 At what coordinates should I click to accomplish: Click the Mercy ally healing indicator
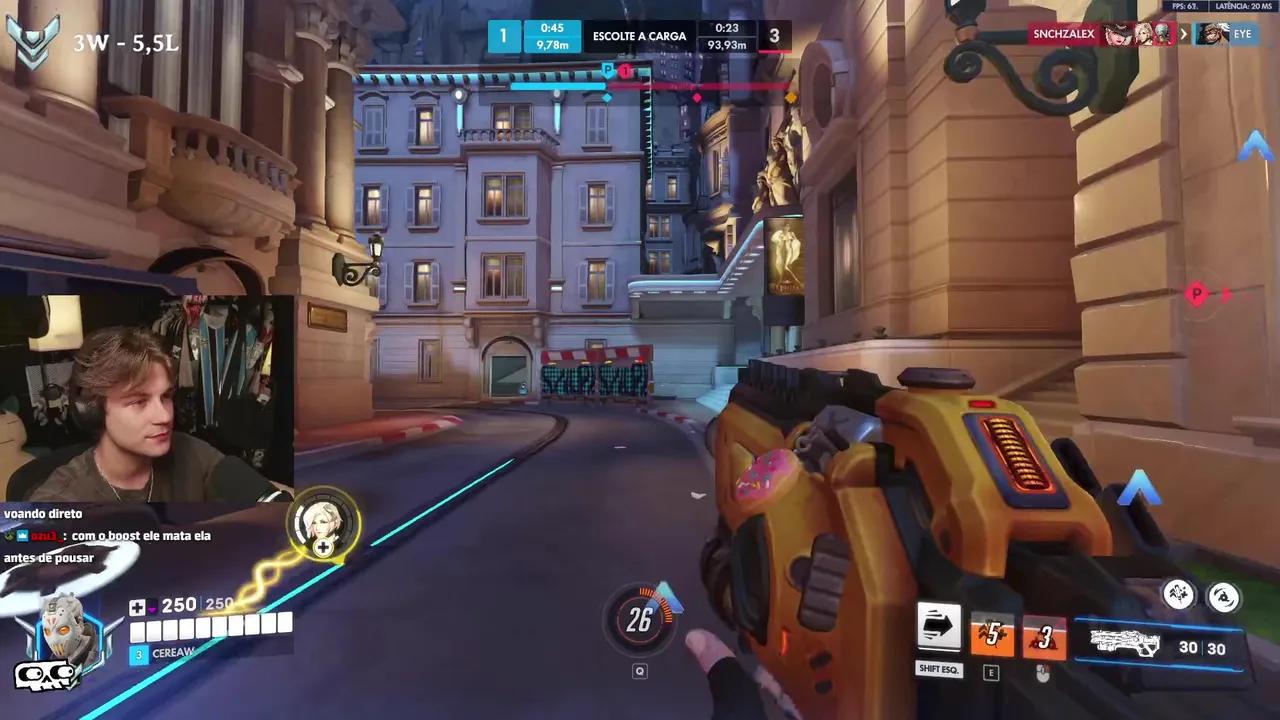[x=323, y=522]
